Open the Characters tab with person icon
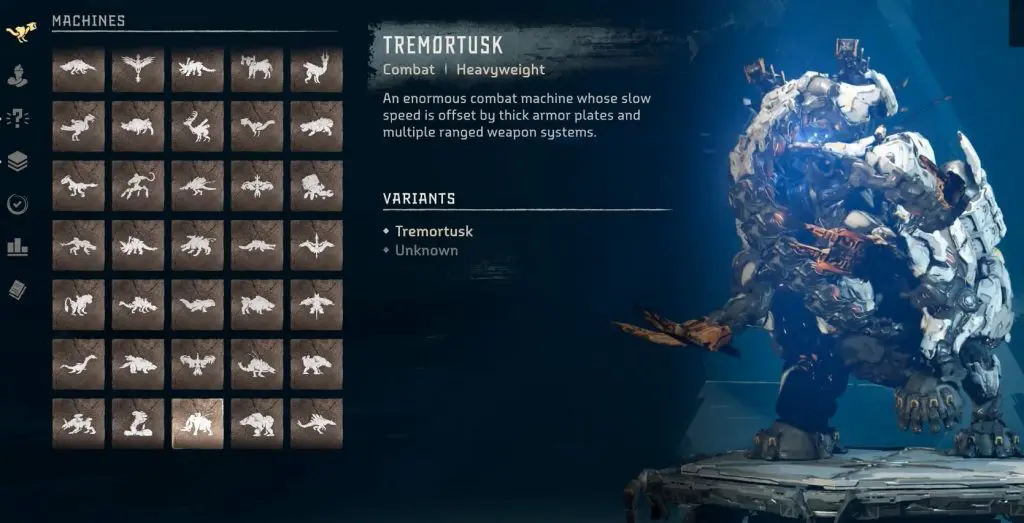Viewport: 1024px width, 523px height. [x=17, y=75]
